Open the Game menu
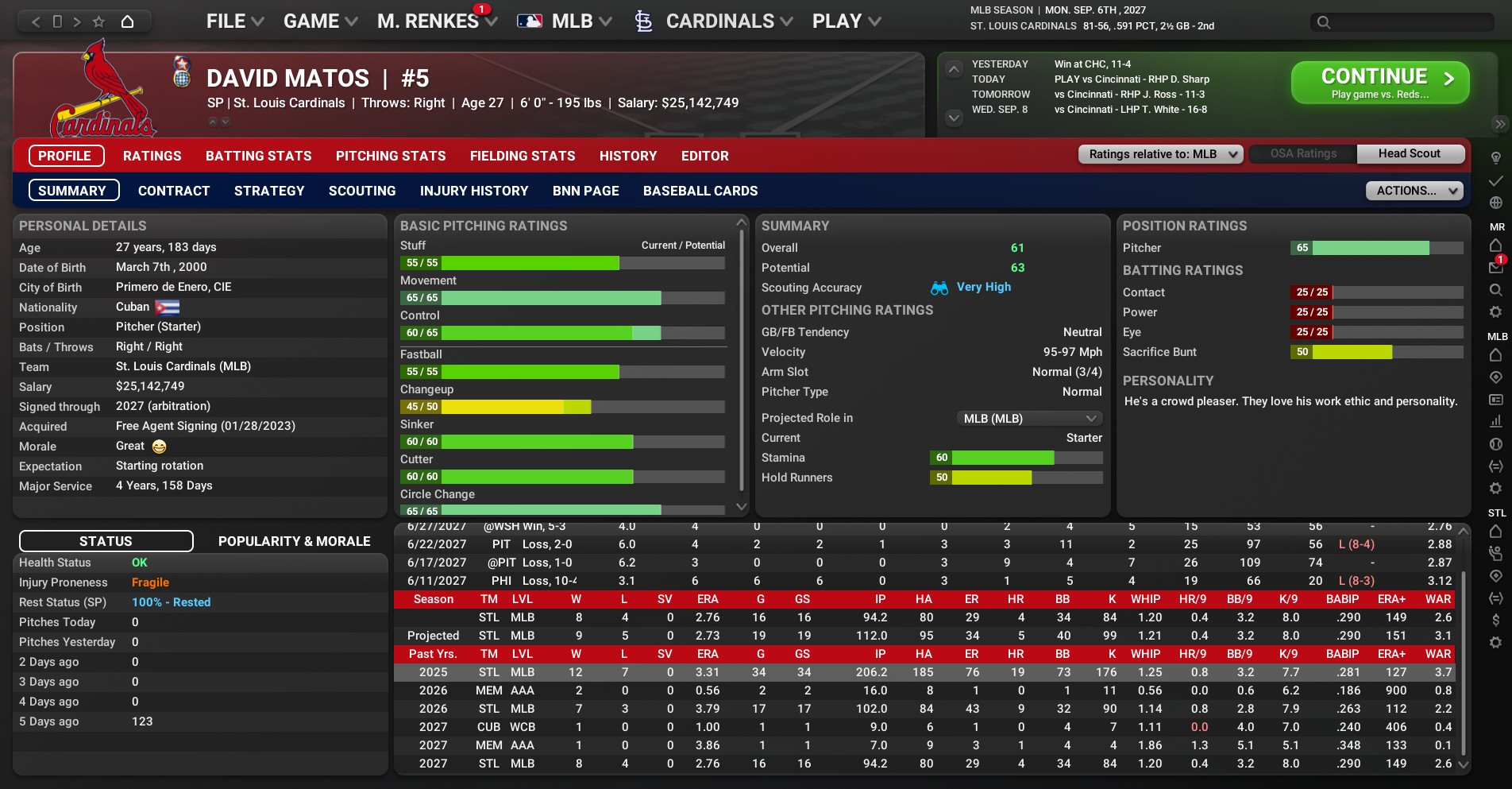The image size is (1512, 789). (320, 21)
